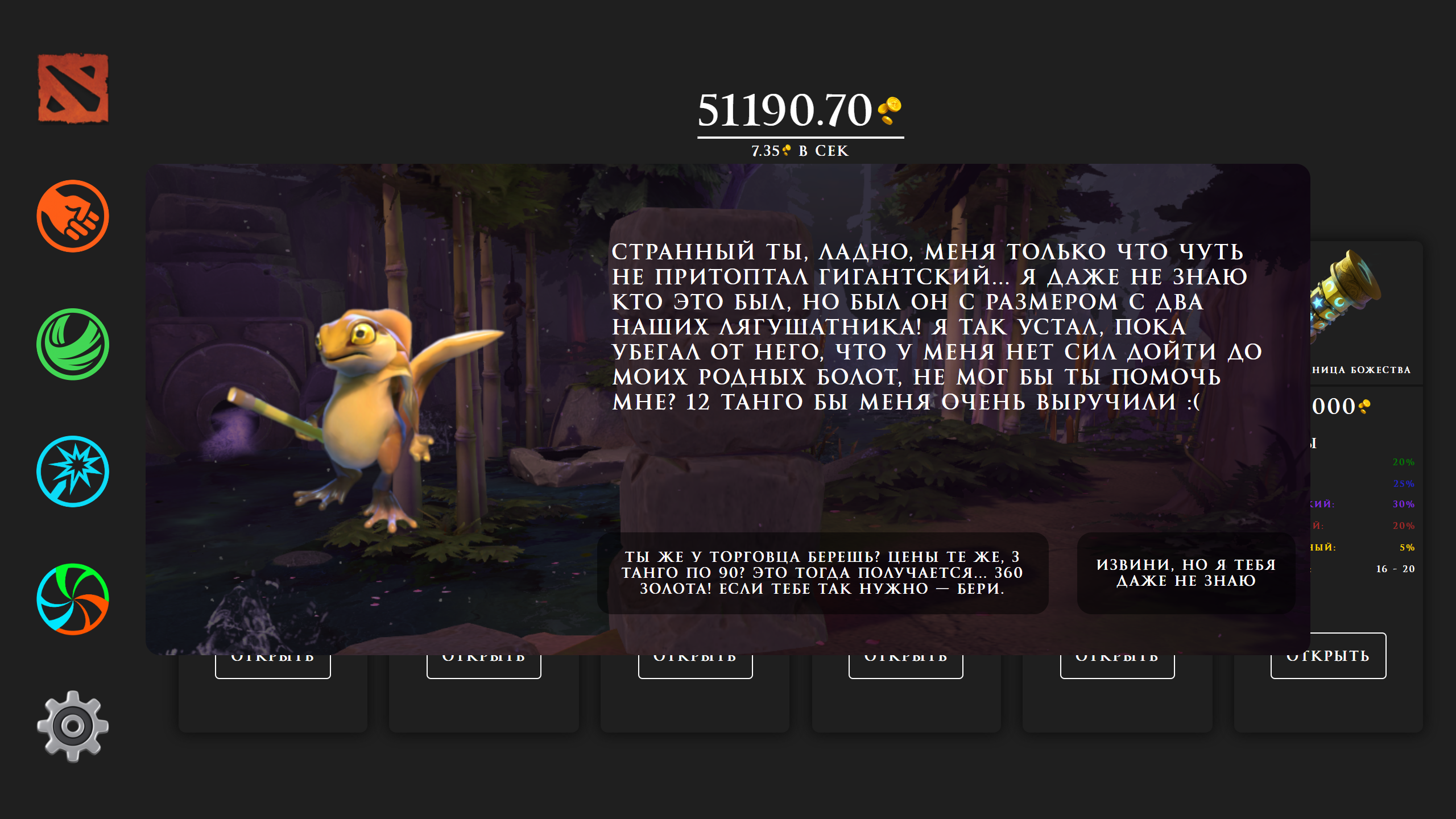
Task: Click the Dota 2 logo in sidebar
Action: coord(72,88)
